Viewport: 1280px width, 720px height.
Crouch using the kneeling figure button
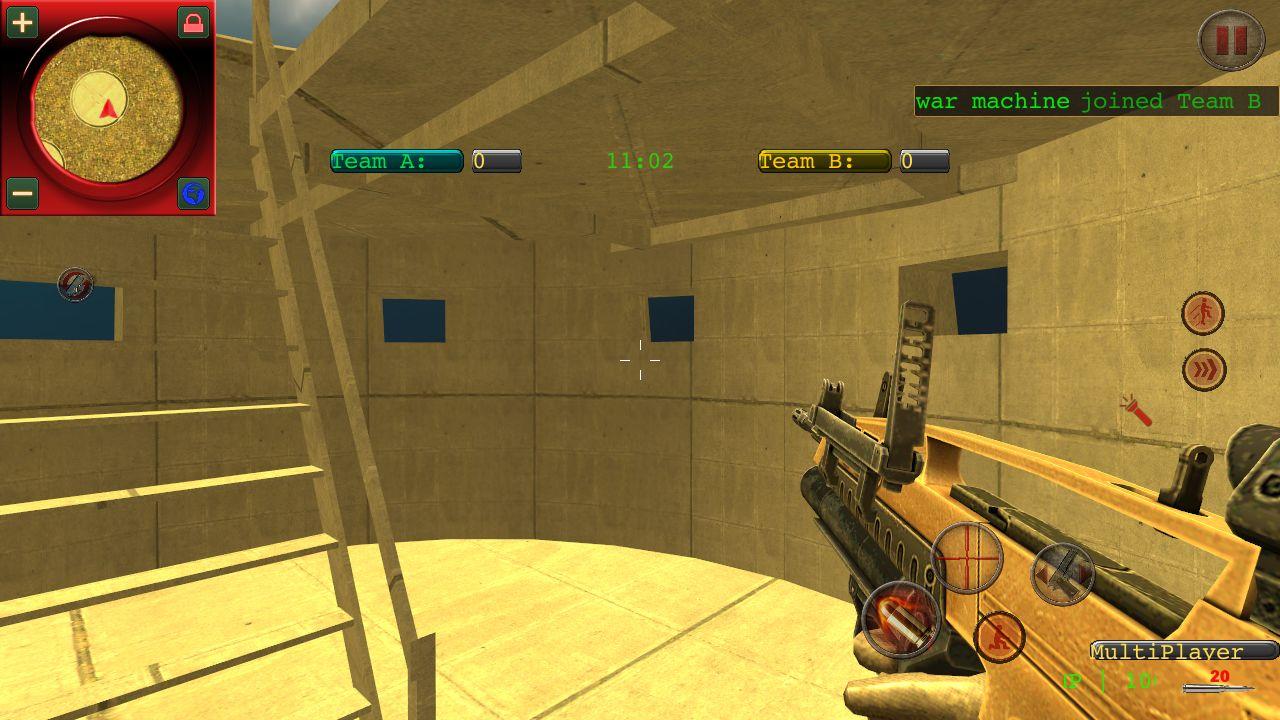click(x=999, y=637)
